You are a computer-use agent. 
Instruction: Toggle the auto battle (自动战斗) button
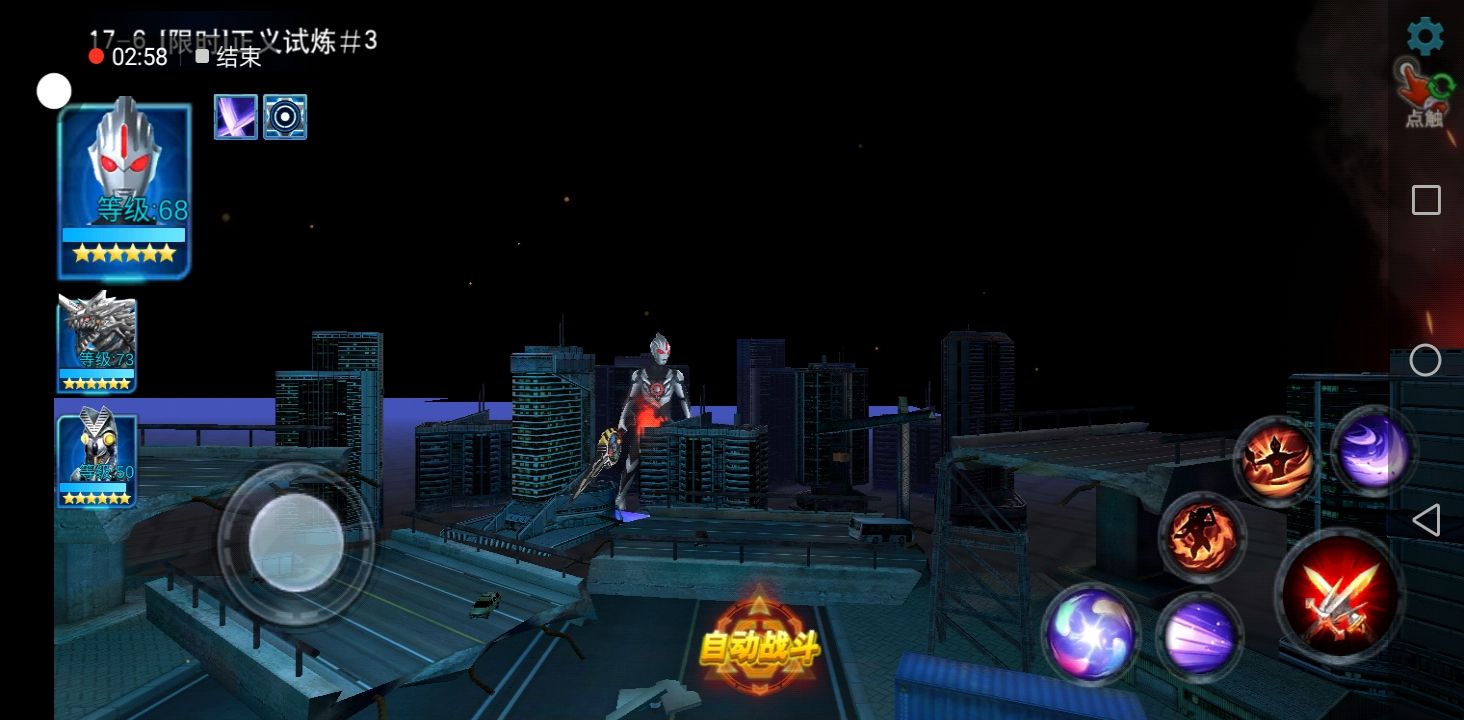pos(760,648)
